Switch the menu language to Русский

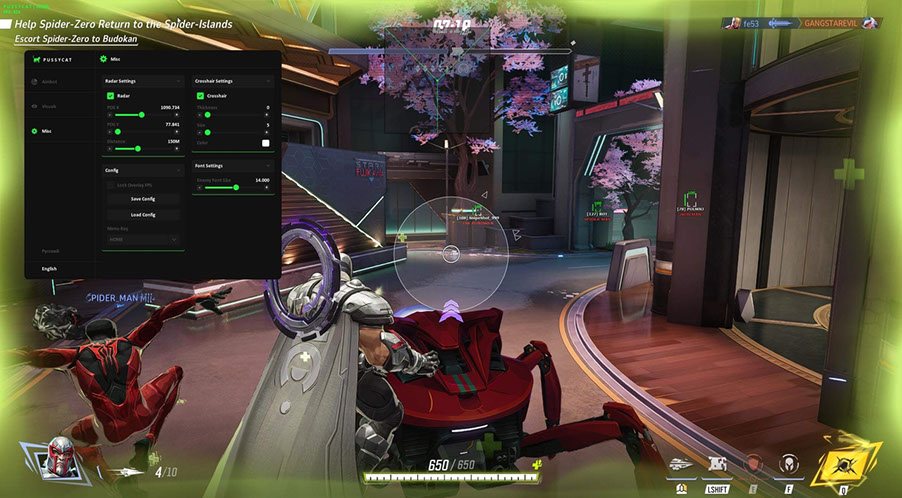coord(50,251)
